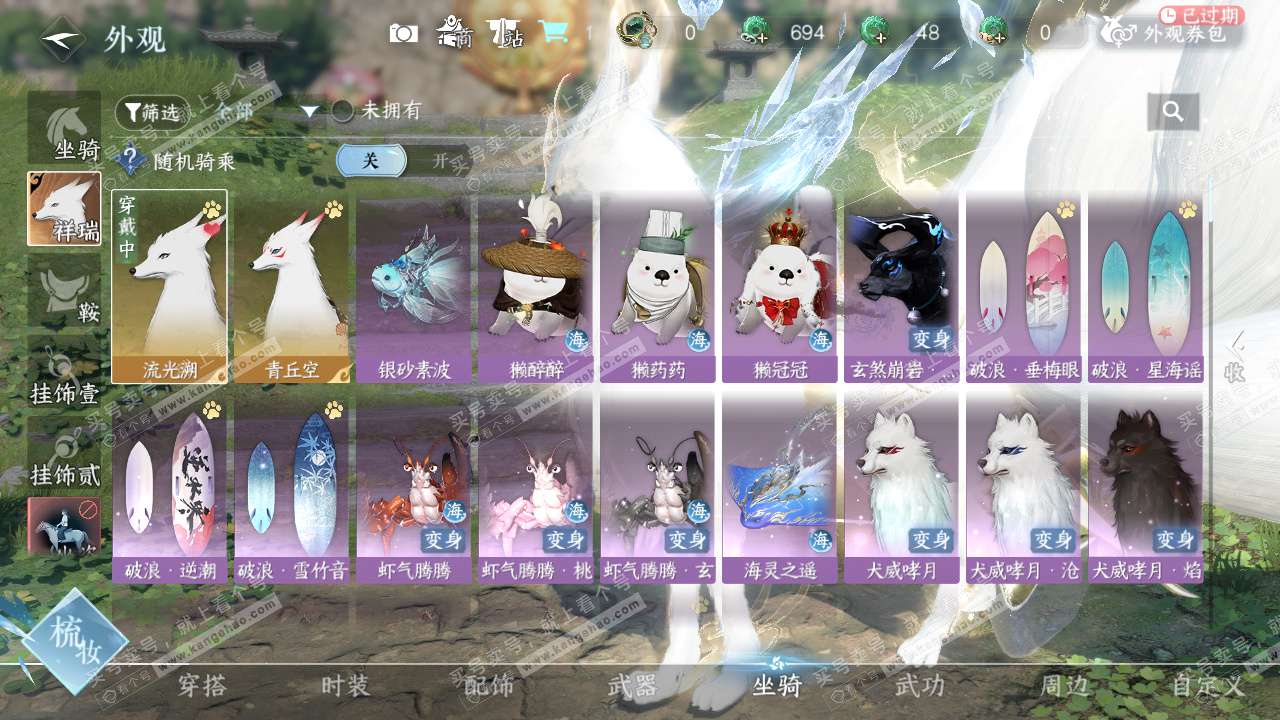Select the 玄煞崩岩 black beast card
1280x720 pixels.
point(902,286)
